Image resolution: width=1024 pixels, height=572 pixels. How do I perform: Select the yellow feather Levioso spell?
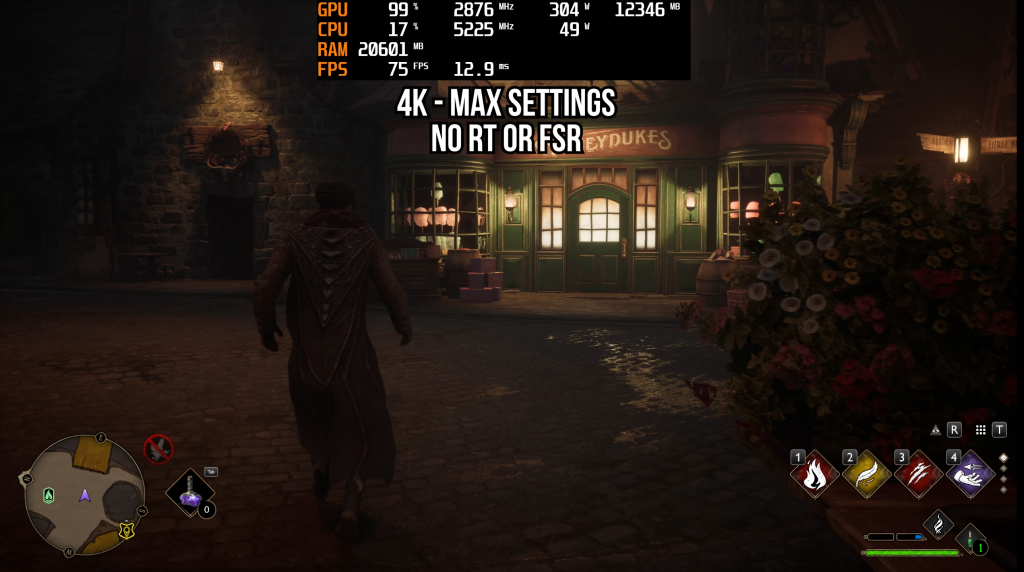(865, 475)
